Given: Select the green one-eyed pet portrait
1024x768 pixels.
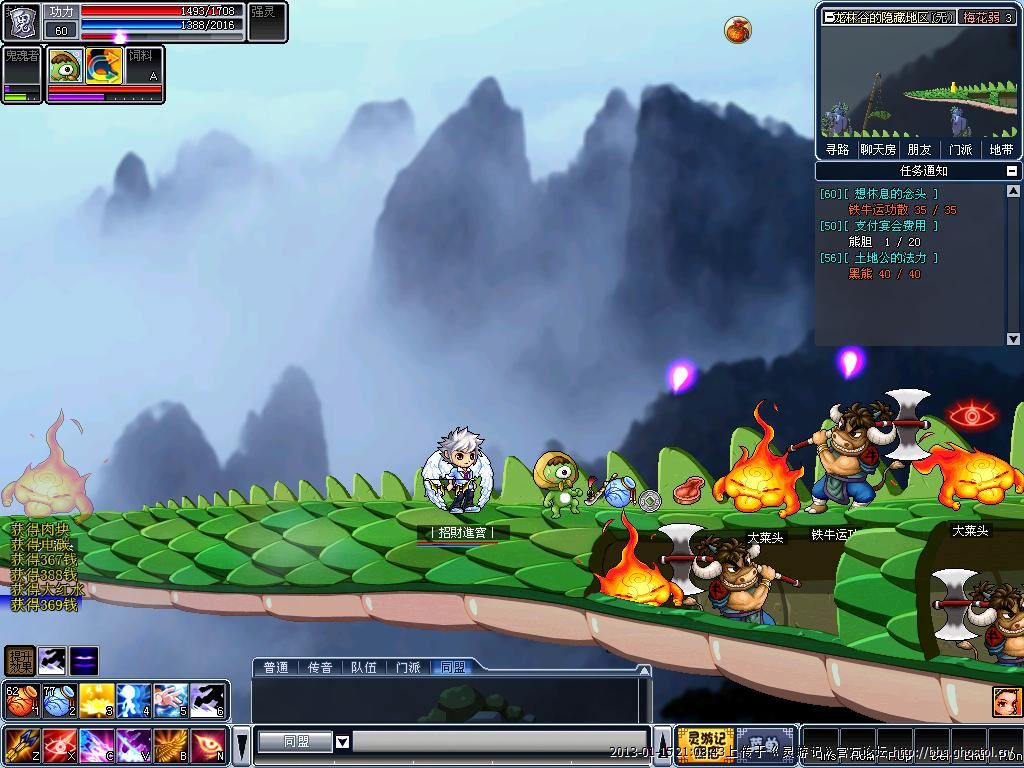Looking at the screenshot, I should [66, 66].
